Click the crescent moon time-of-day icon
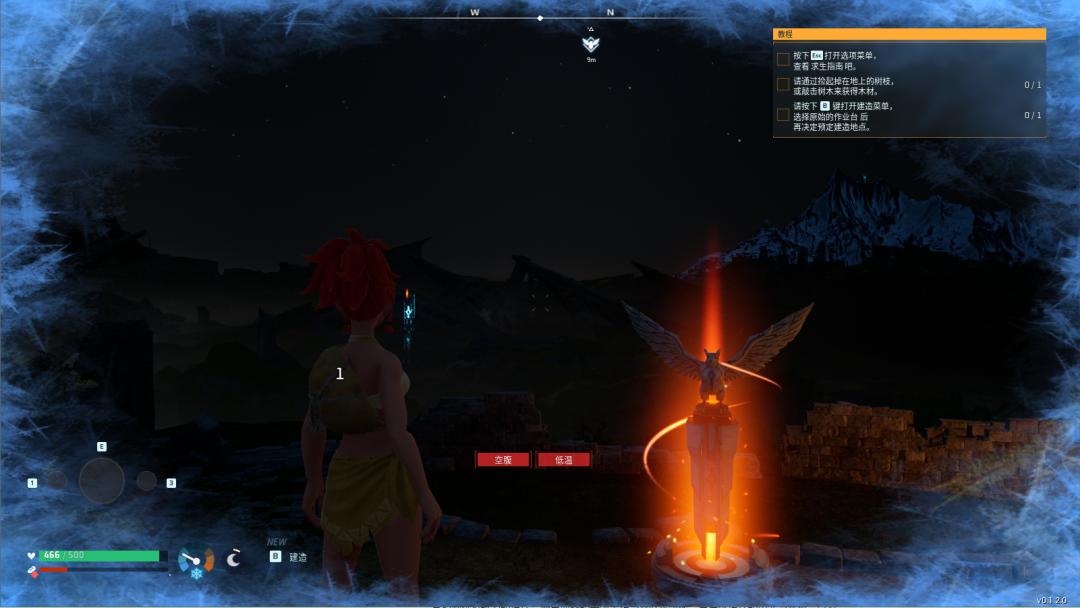This screenshot has width=1080, height=608. click(234, 558)
